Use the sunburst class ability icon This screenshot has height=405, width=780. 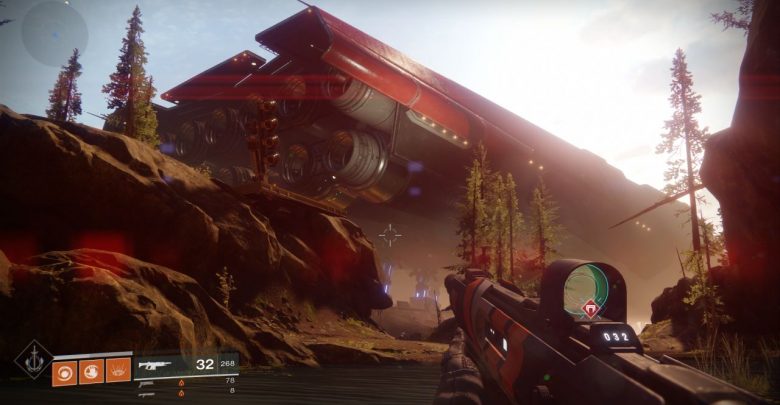pos(118,372)
